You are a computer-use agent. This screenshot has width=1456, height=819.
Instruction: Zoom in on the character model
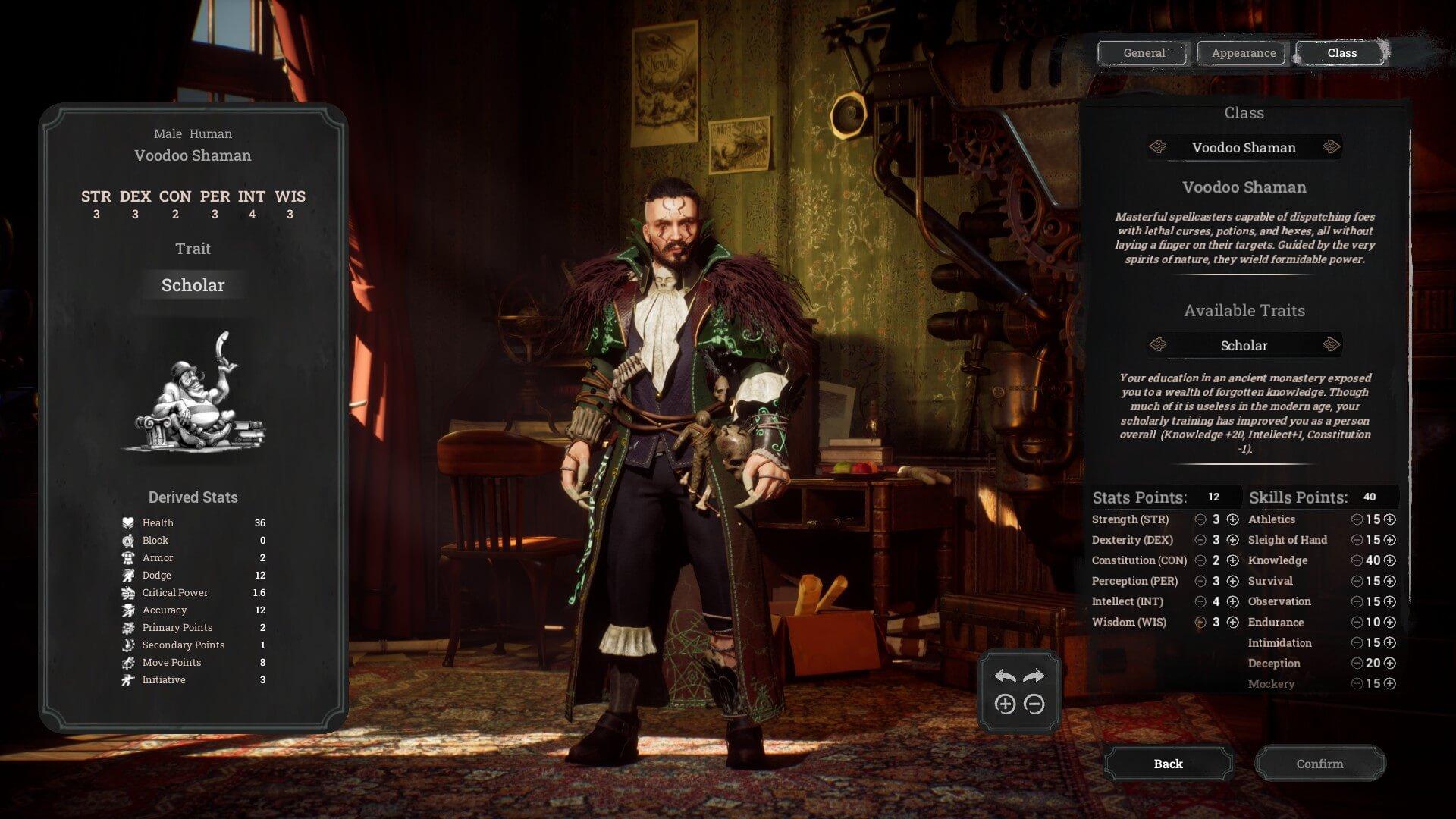click(x=1005, y=704)
